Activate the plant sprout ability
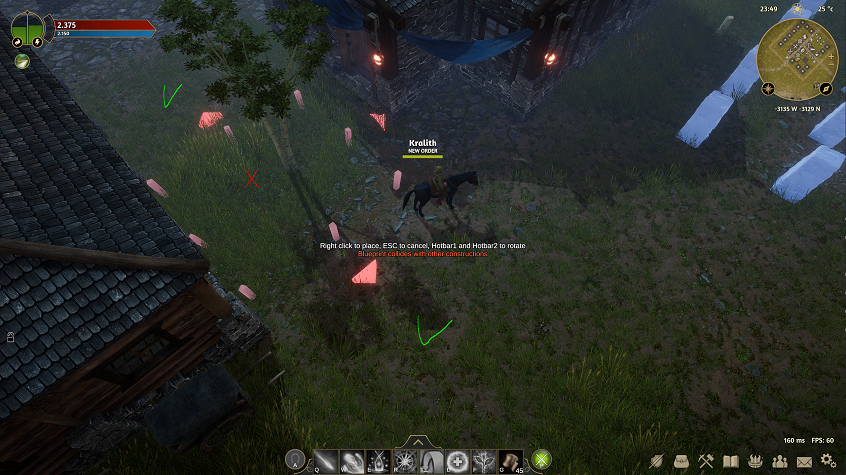 click(485, 460)
